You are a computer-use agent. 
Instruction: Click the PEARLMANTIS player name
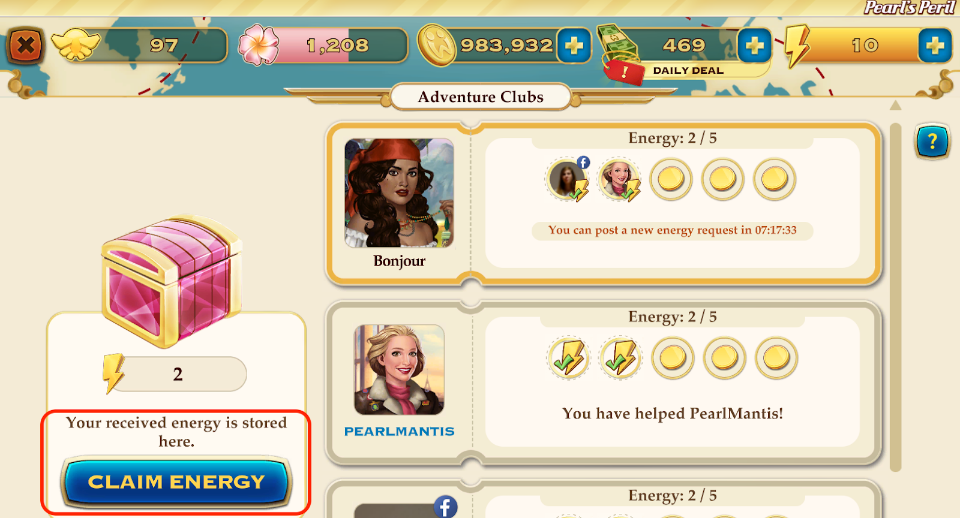tap(399, 432)
